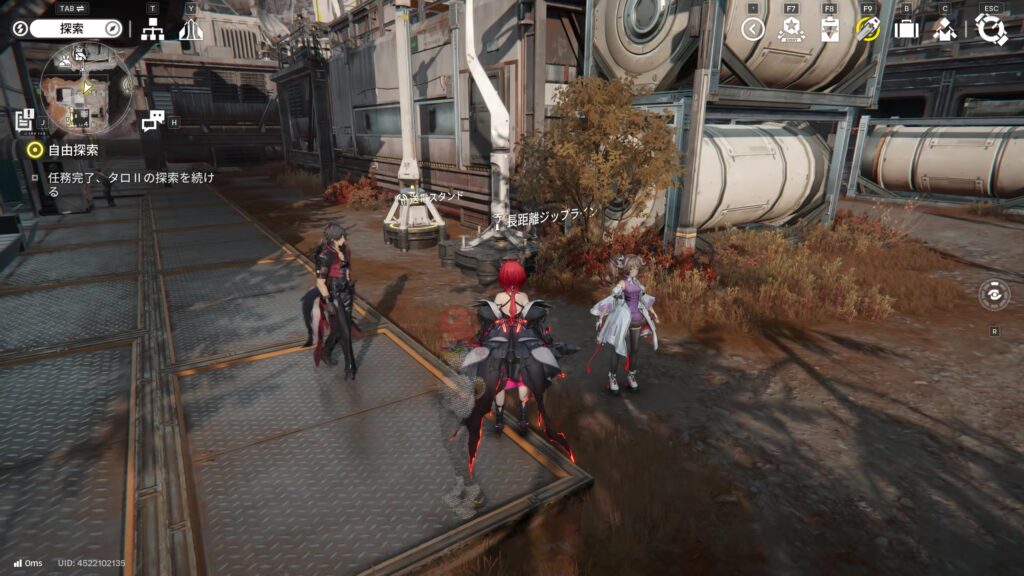The width and height of the screenshot is (1024, 576).
Task: Activate the eye scan wheel icon
Action: pyautogui.click(x=994, y=296)
